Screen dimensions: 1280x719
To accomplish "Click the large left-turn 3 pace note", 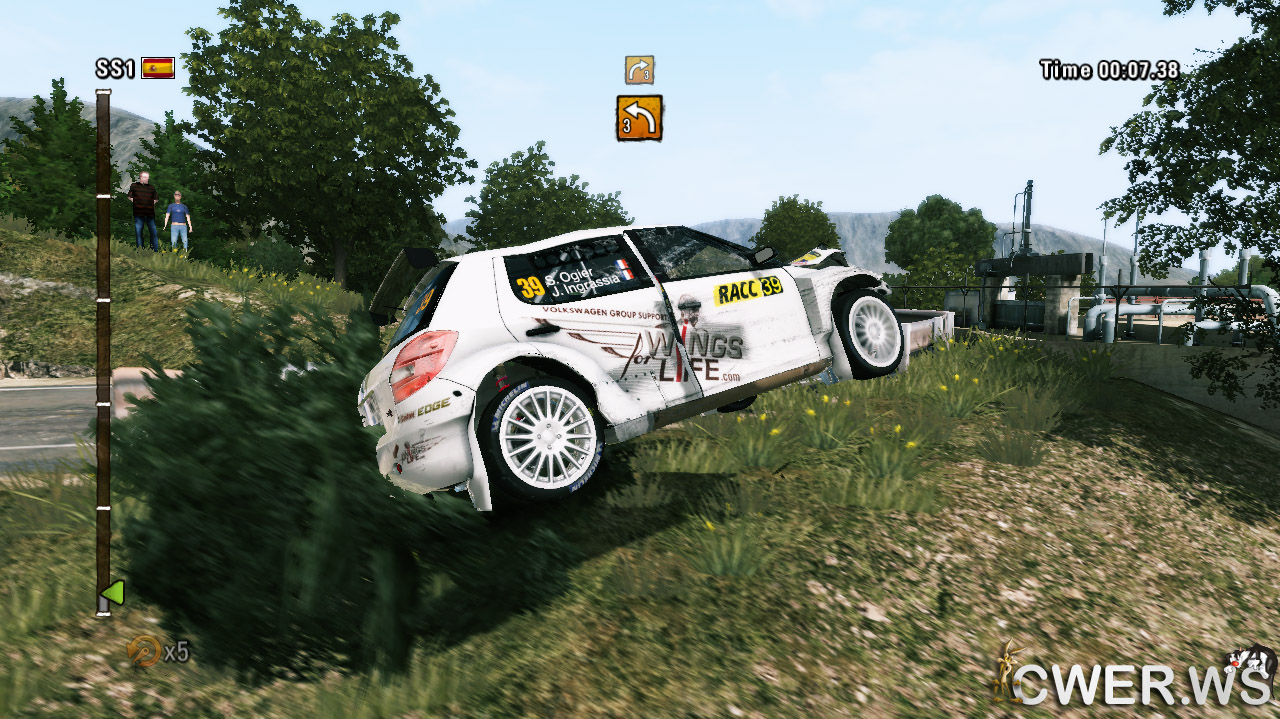I will click(639, 118).
